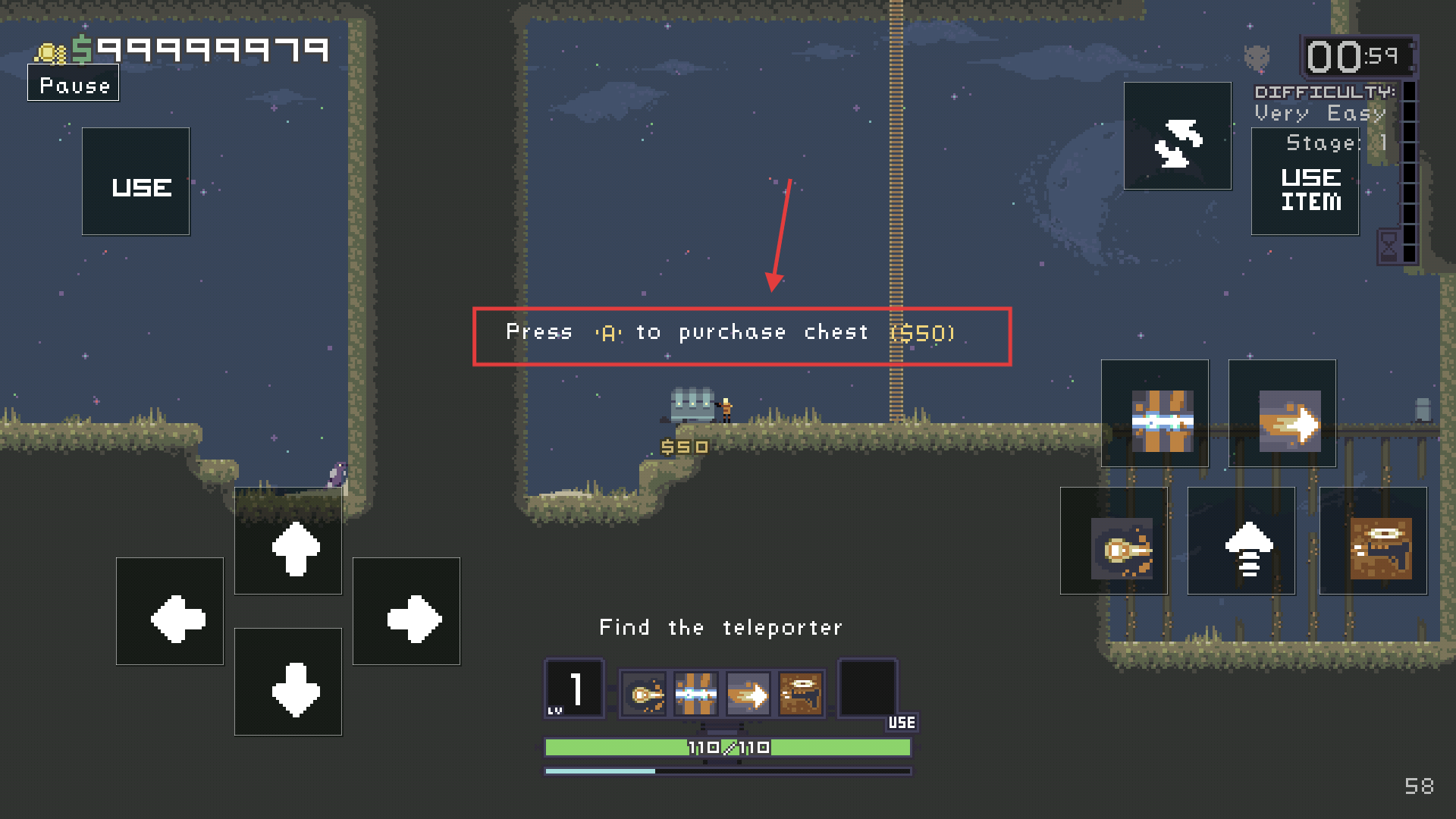The image size is (1456, 819).
Task: Tap the up arrow on the d-pad
Action: tap(288, 541)
